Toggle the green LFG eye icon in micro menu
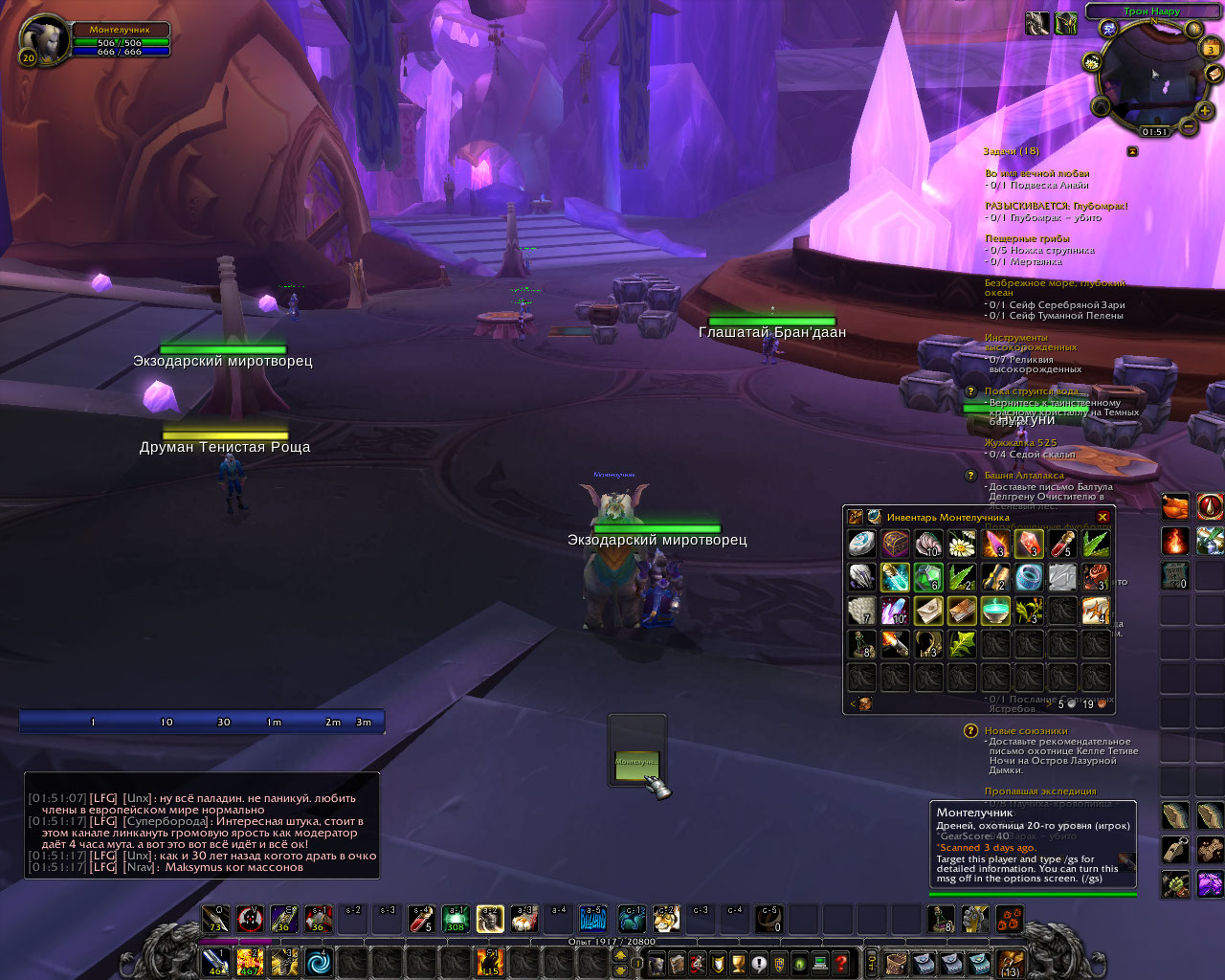This screenshot has width=1225, height=980. pos(800,963)
